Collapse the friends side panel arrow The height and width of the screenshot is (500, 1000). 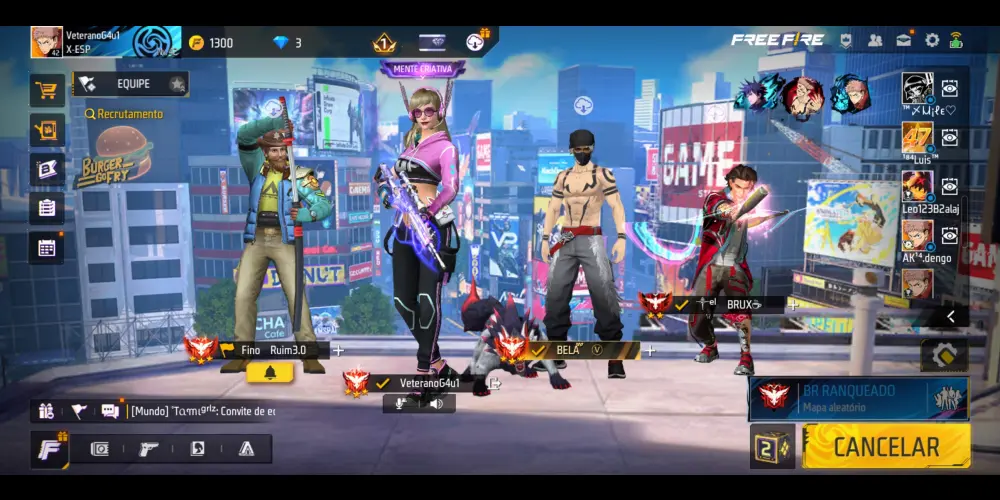(x=950, y=316)
